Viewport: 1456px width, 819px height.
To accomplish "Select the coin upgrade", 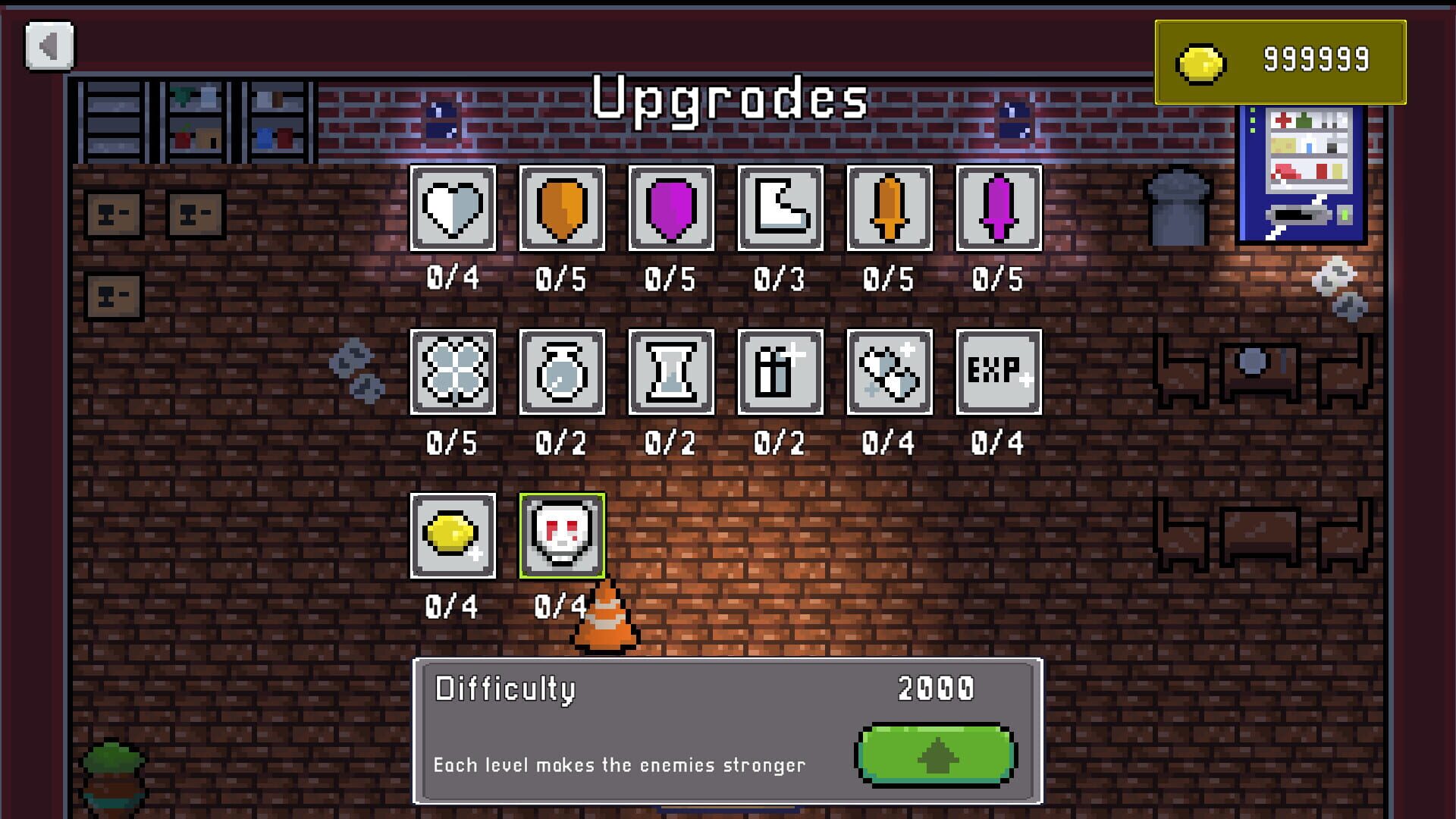I will [x=453, y=536].
